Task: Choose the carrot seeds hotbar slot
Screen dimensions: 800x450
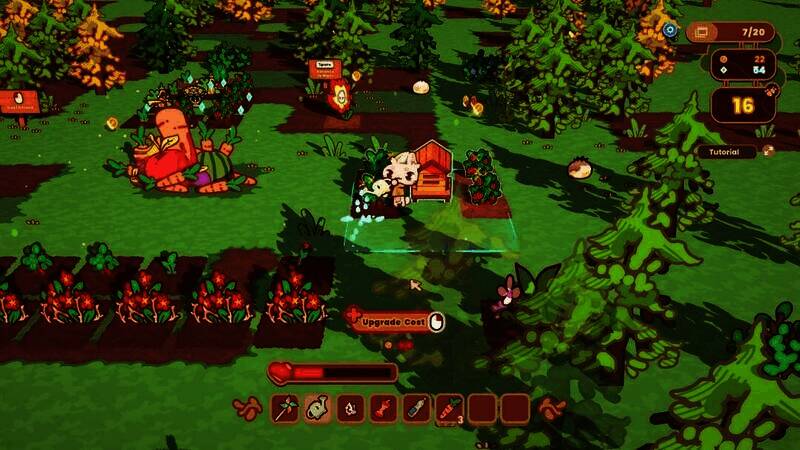Action: coord(449,408)
